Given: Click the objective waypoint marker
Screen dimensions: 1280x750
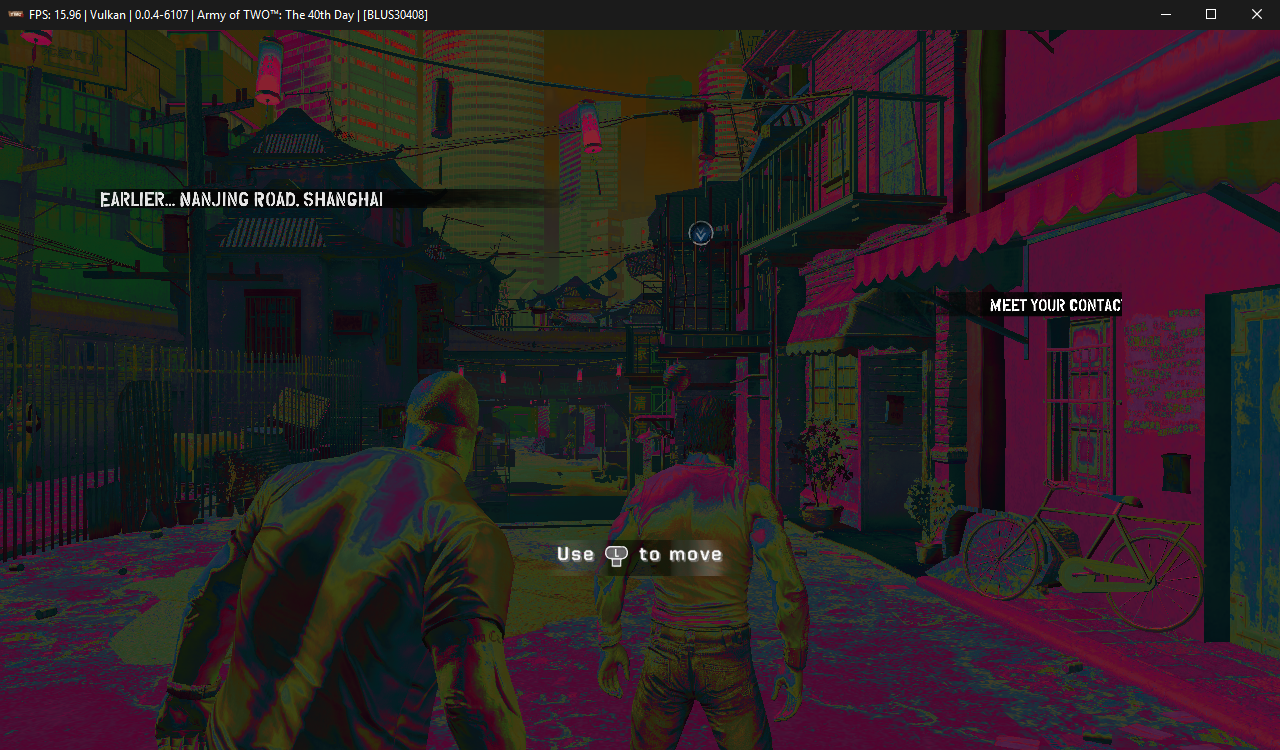Looking at the screenshot, I should [701, 233].
